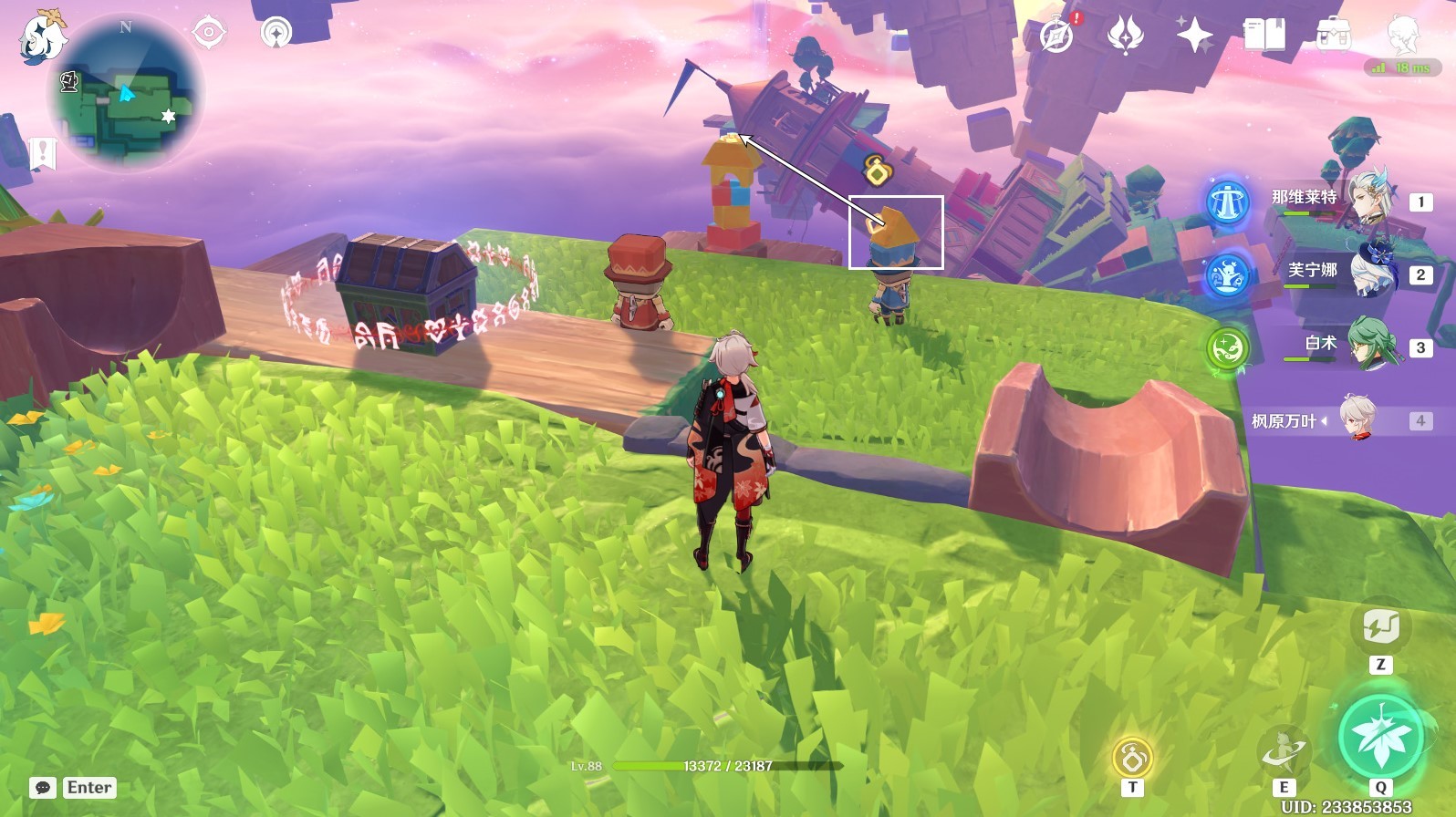Open the compass events icon

coord(1057,36)
